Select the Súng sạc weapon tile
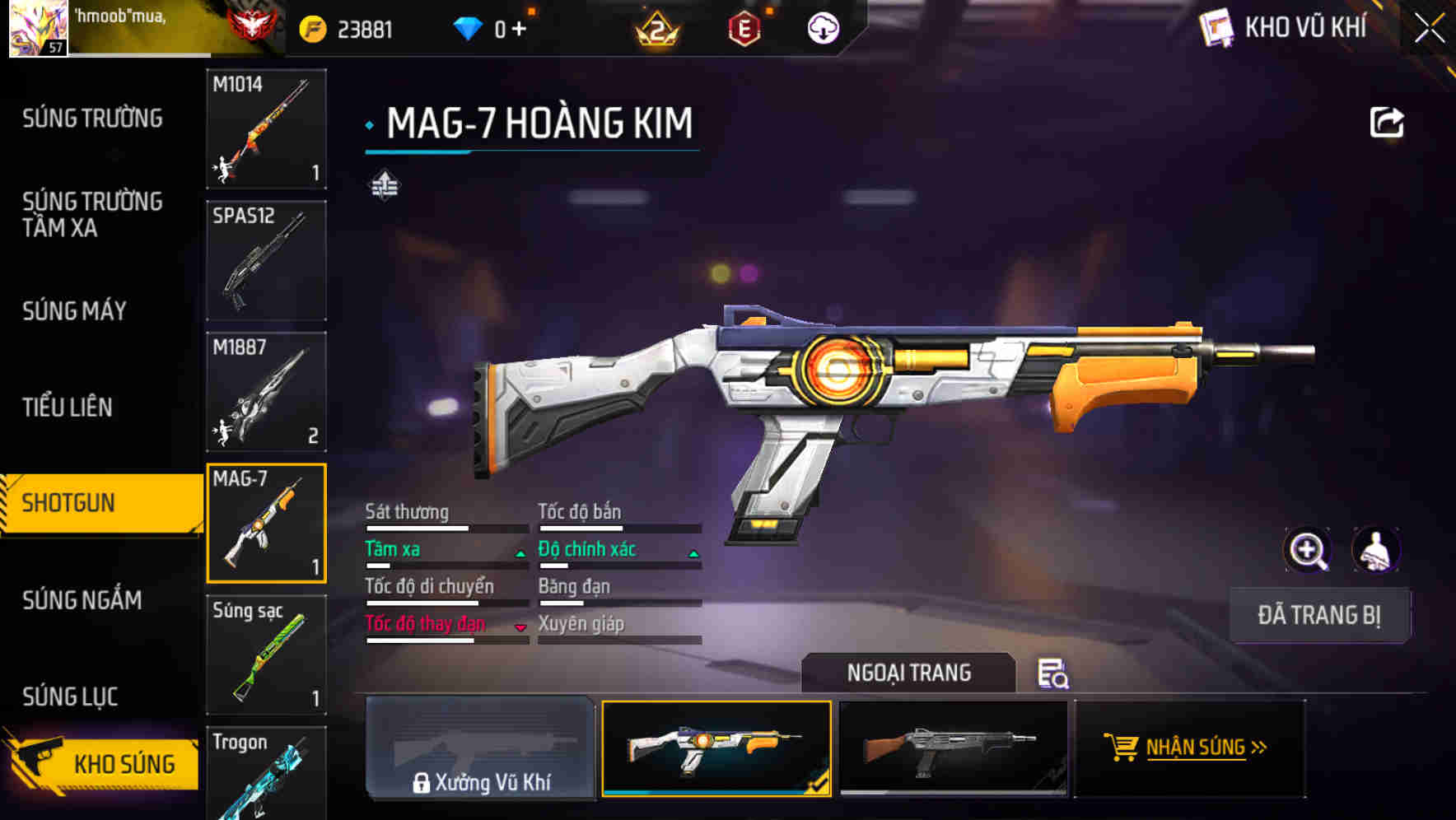Viewport: 1456px width, 820px height. (x=266, y=655)
